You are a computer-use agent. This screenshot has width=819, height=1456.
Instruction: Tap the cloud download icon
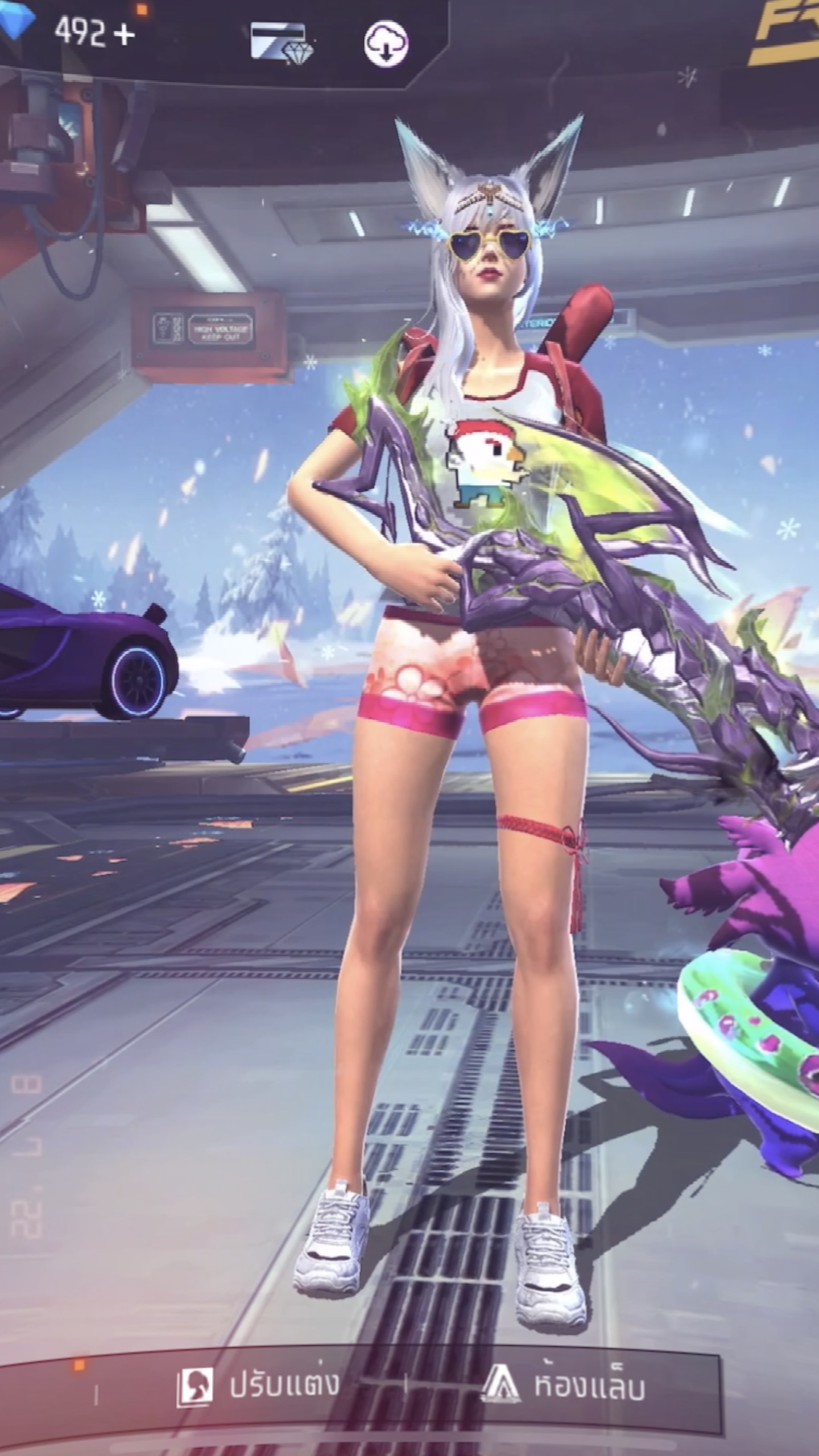386,44
